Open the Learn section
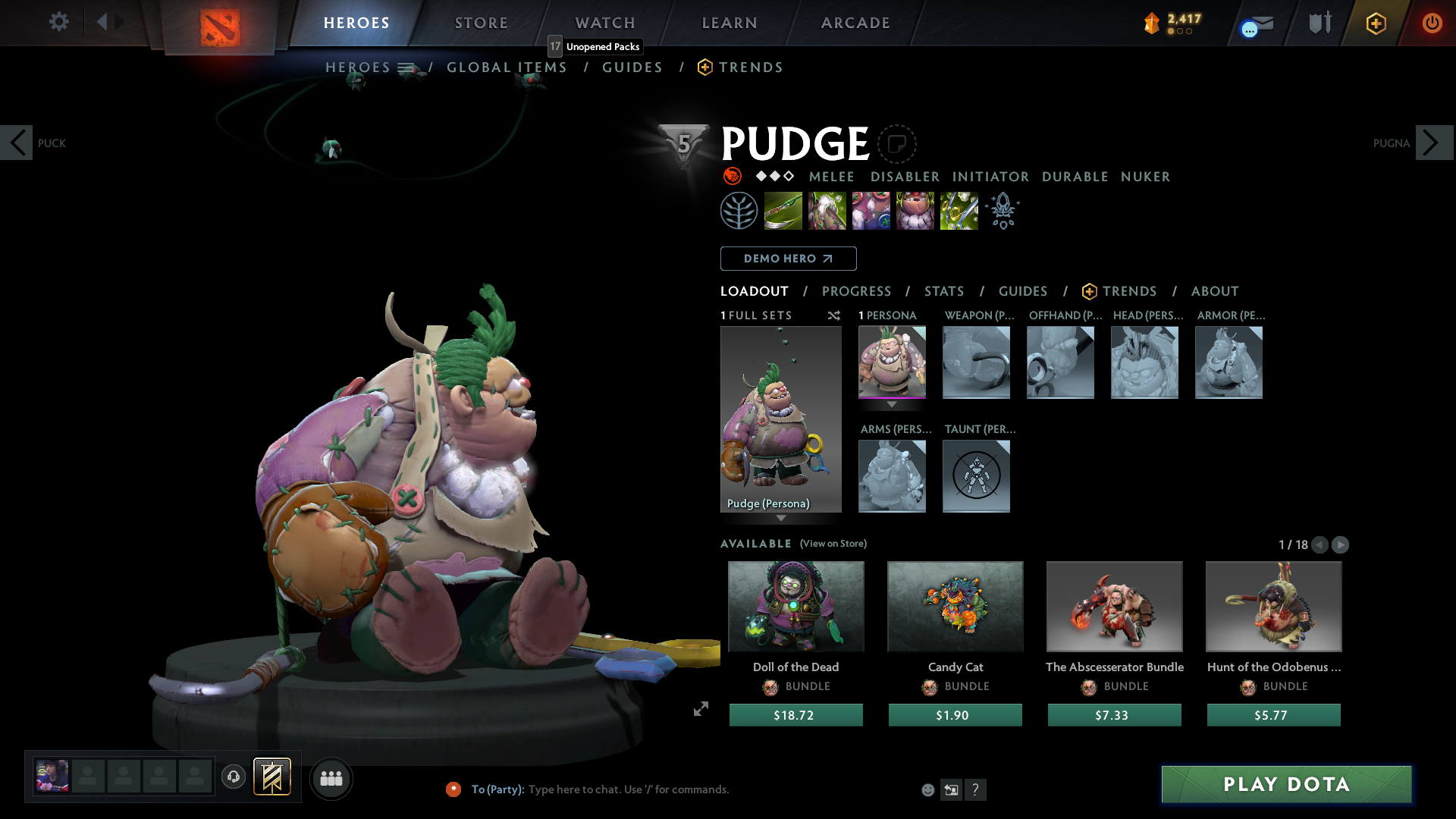The width and height of the screenshot is (1456, 819). tap(730, 23)
